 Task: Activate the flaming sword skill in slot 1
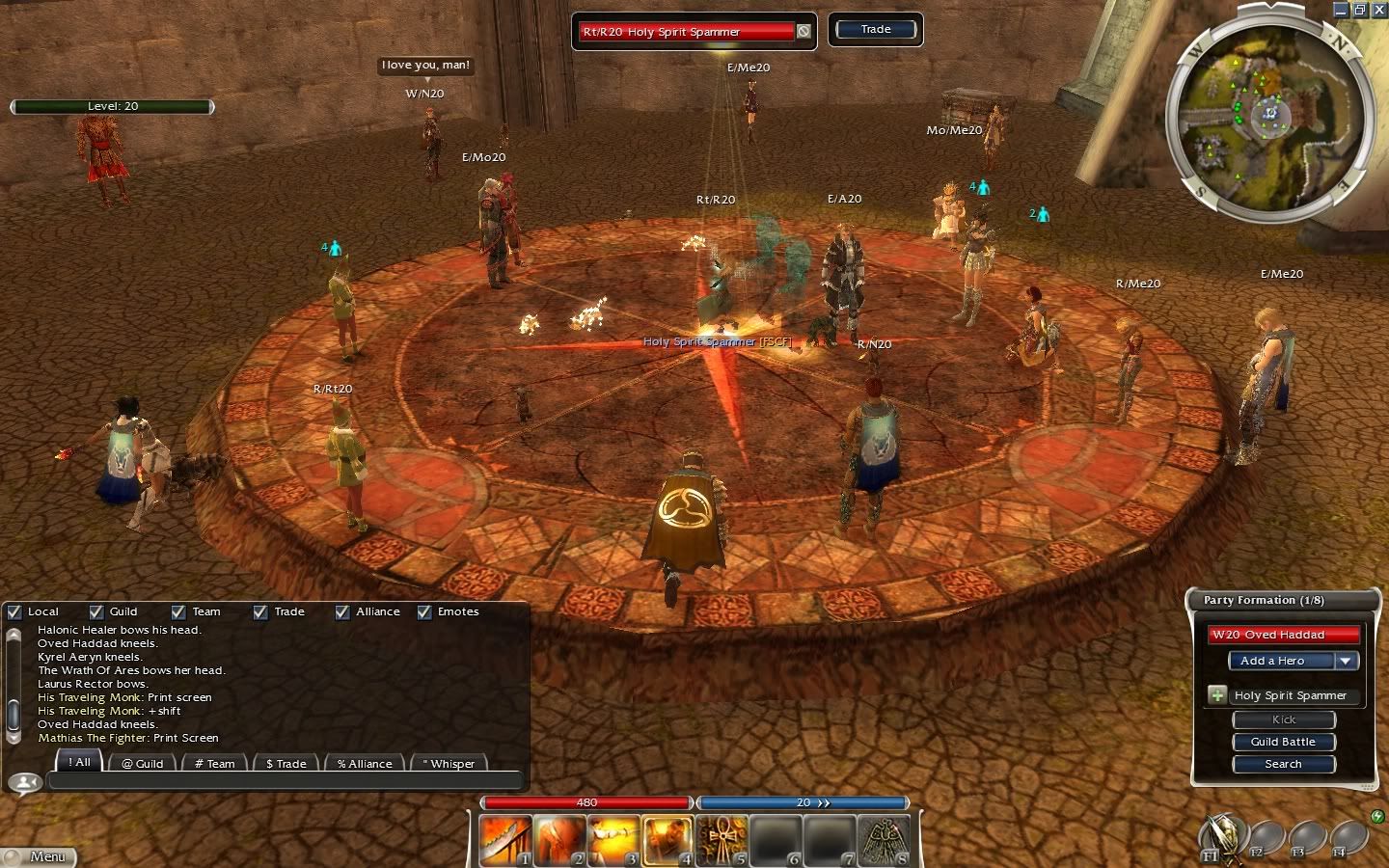point(506,840)
